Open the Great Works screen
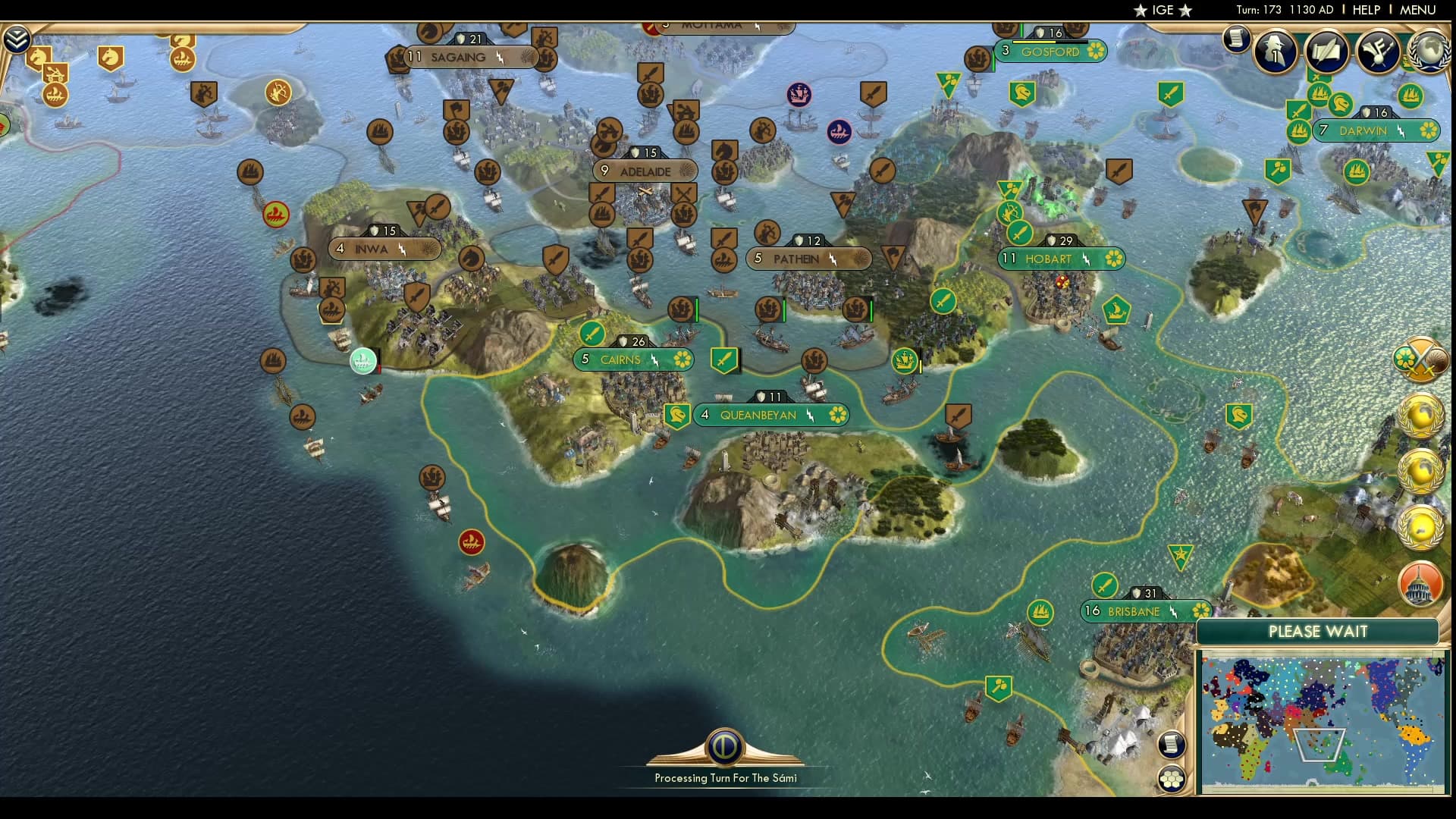The height and width of the screenshot is (819, 1456). 1326,51
